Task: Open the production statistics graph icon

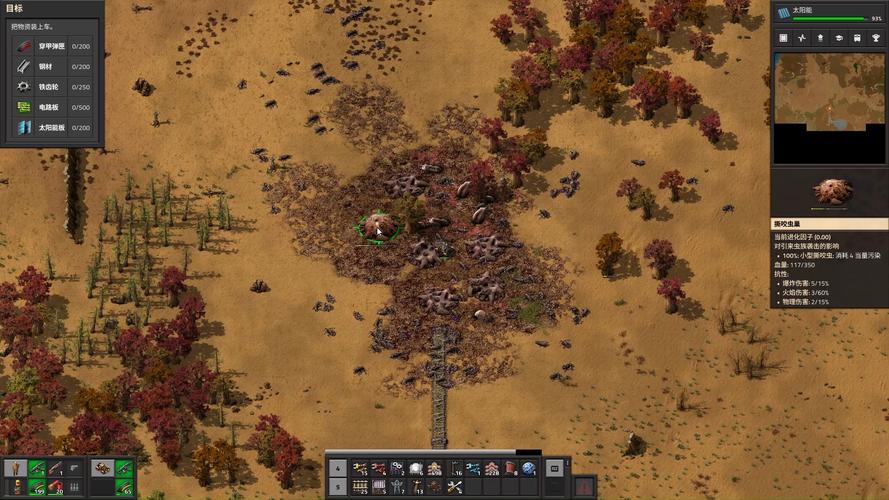Action: click(x=803, y=38)
